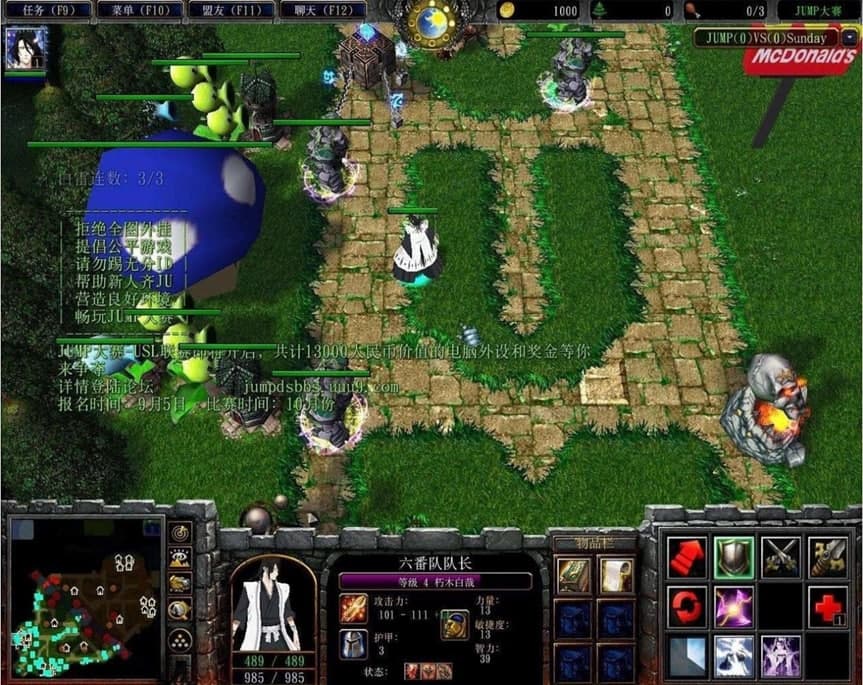Open the red cross hero skill icon

point(829,607)
